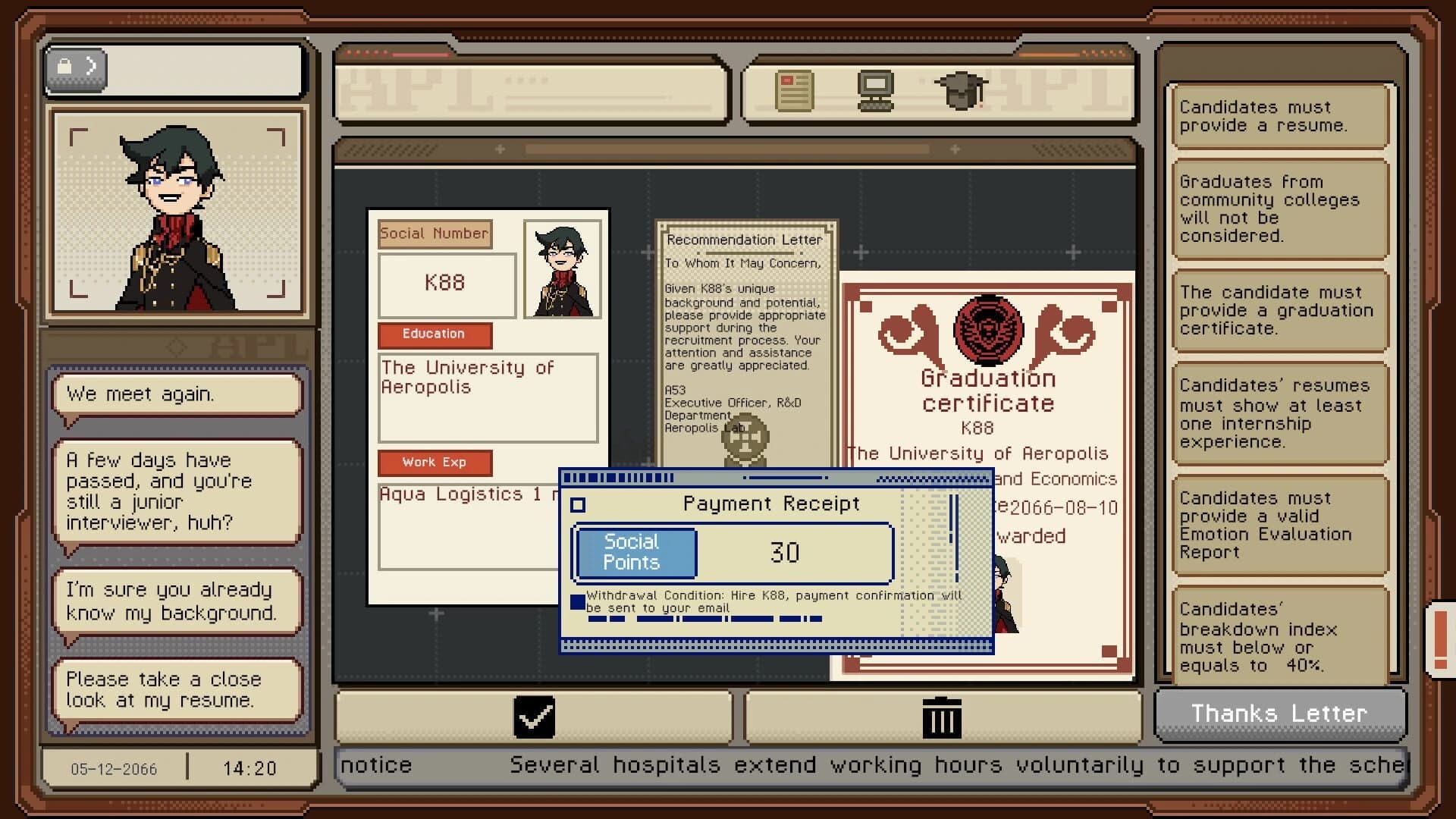Select the Education header on K88's resume

[435, 334]
